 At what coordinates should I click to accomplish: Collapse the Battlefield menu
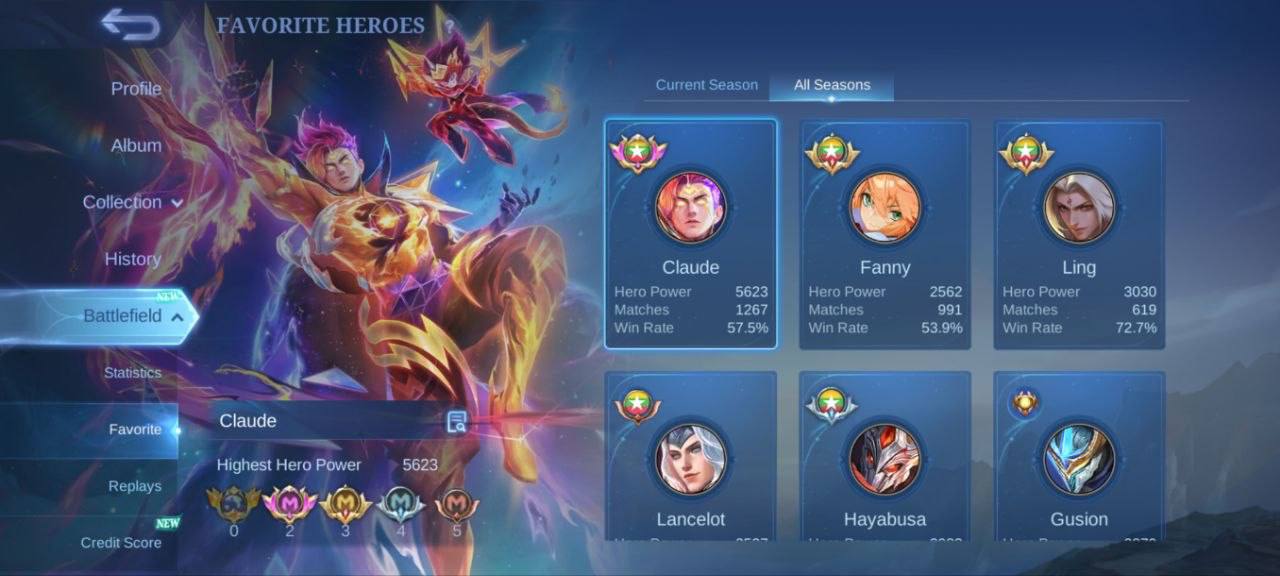[132, 316]
